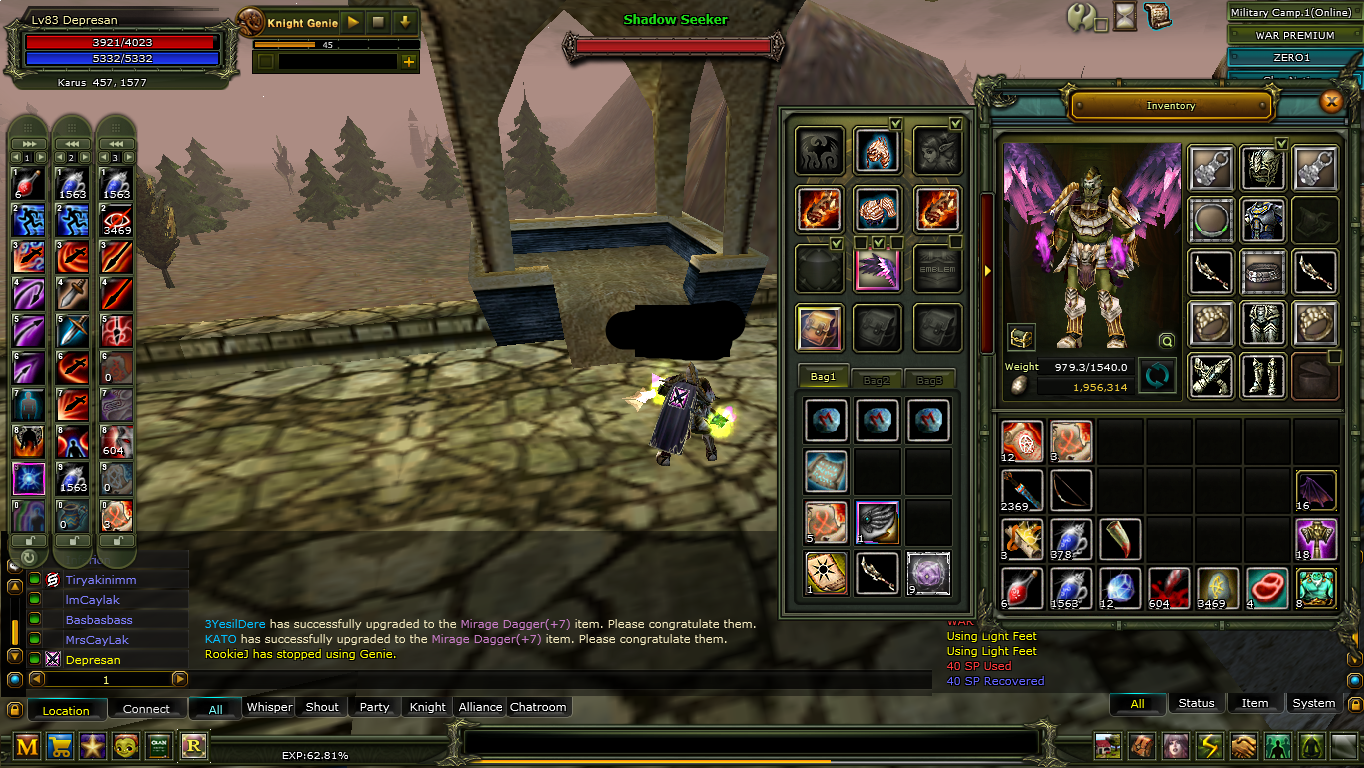Open the Bag3 tab

click(929, 379)
